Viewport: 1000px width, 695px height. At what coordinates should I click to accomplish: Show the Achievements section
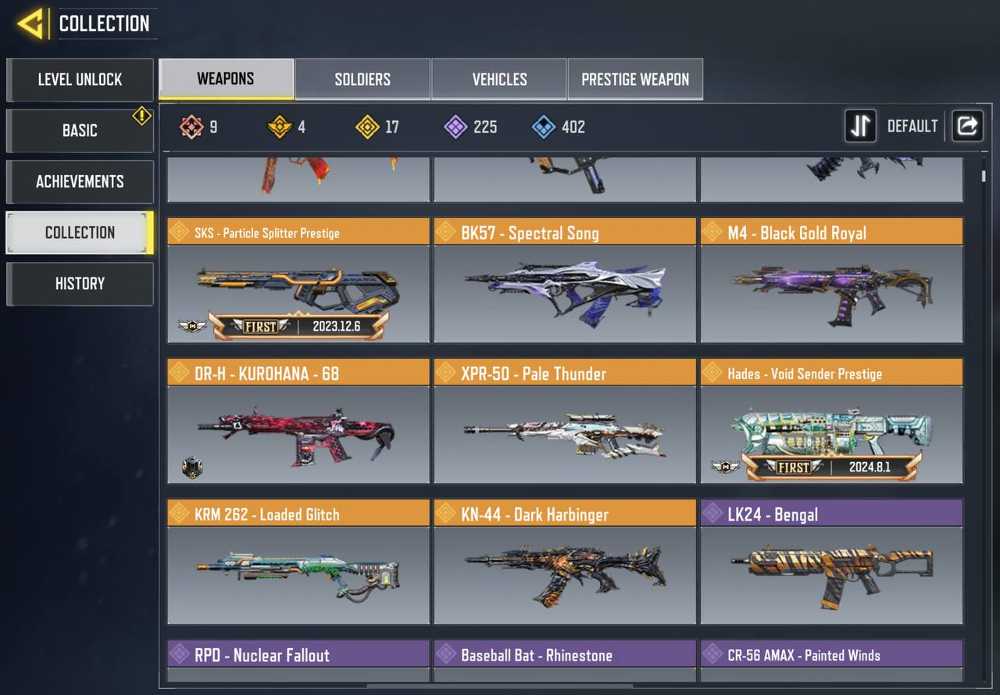pyautogui.click(x=80, y=182)
